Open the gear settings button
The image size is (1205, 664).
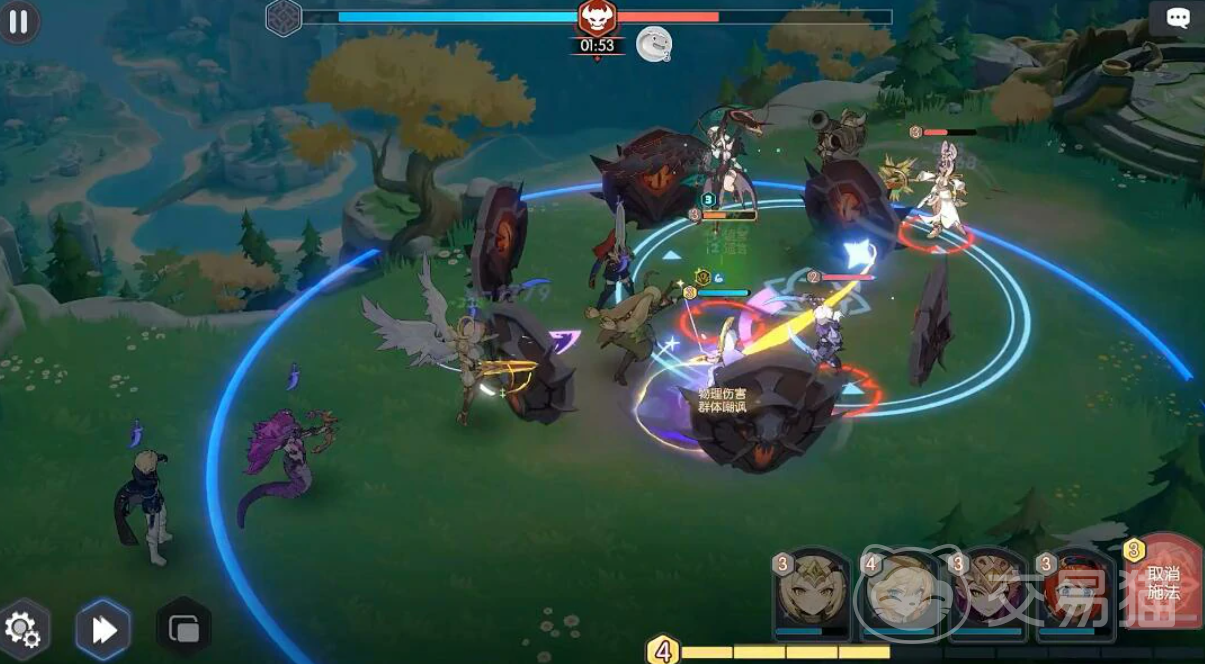(x=22, y=629)
